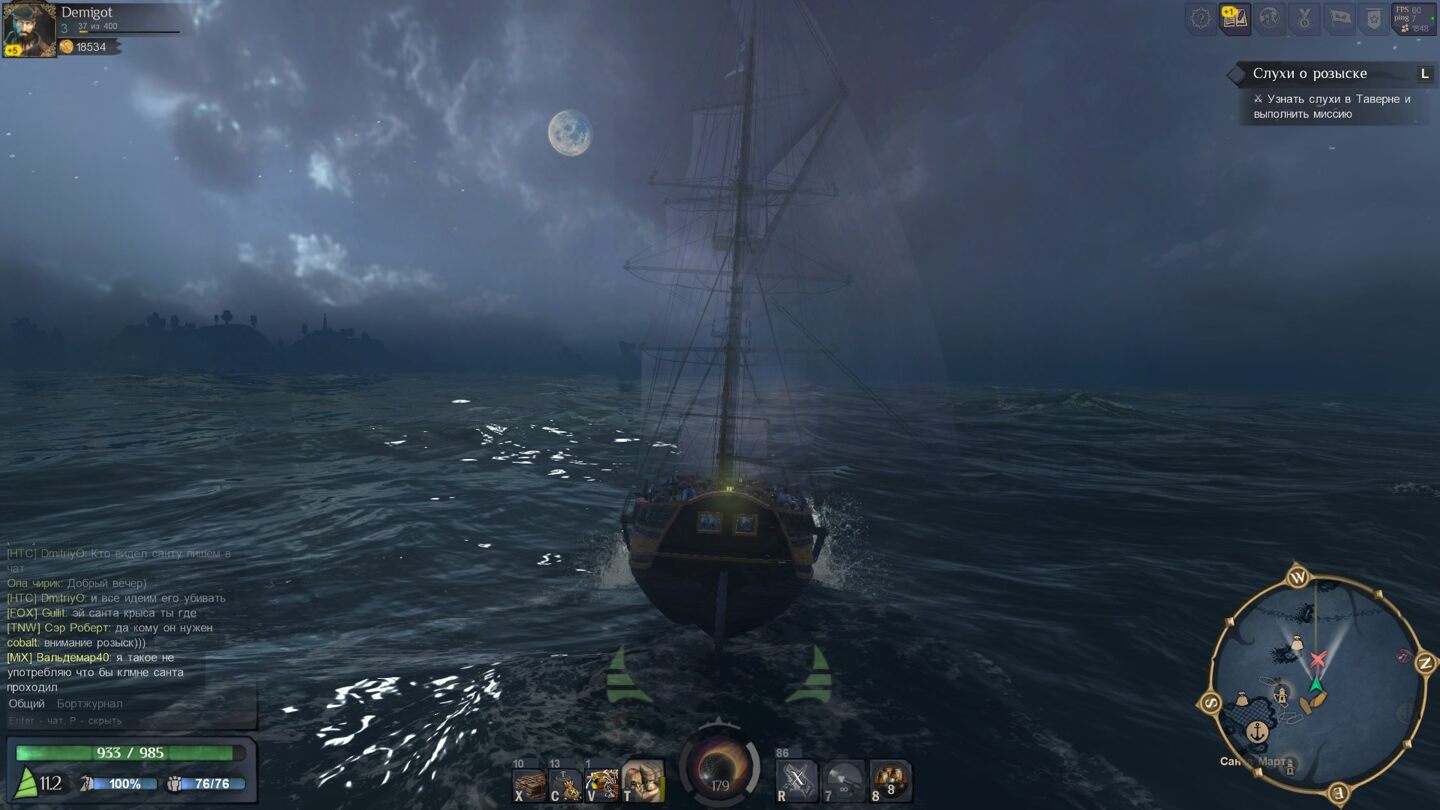This screenshot has width=1440, height=810.
Task: Use the treasure chest item in slot V
Action: click(x=602, y=783)
